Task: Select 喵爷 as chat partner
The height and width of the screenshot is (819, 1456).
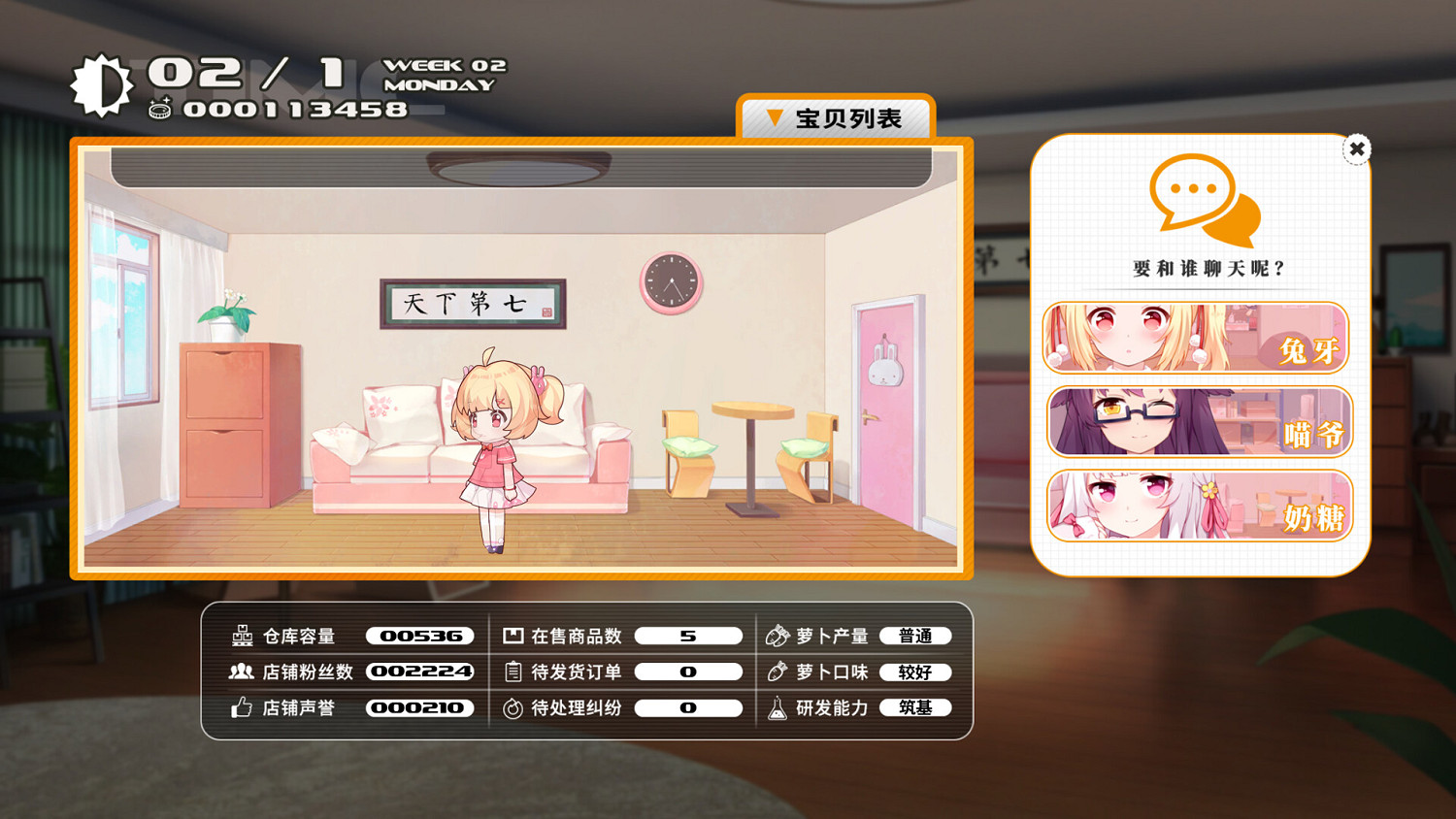Action: (x=1198, y=422)
